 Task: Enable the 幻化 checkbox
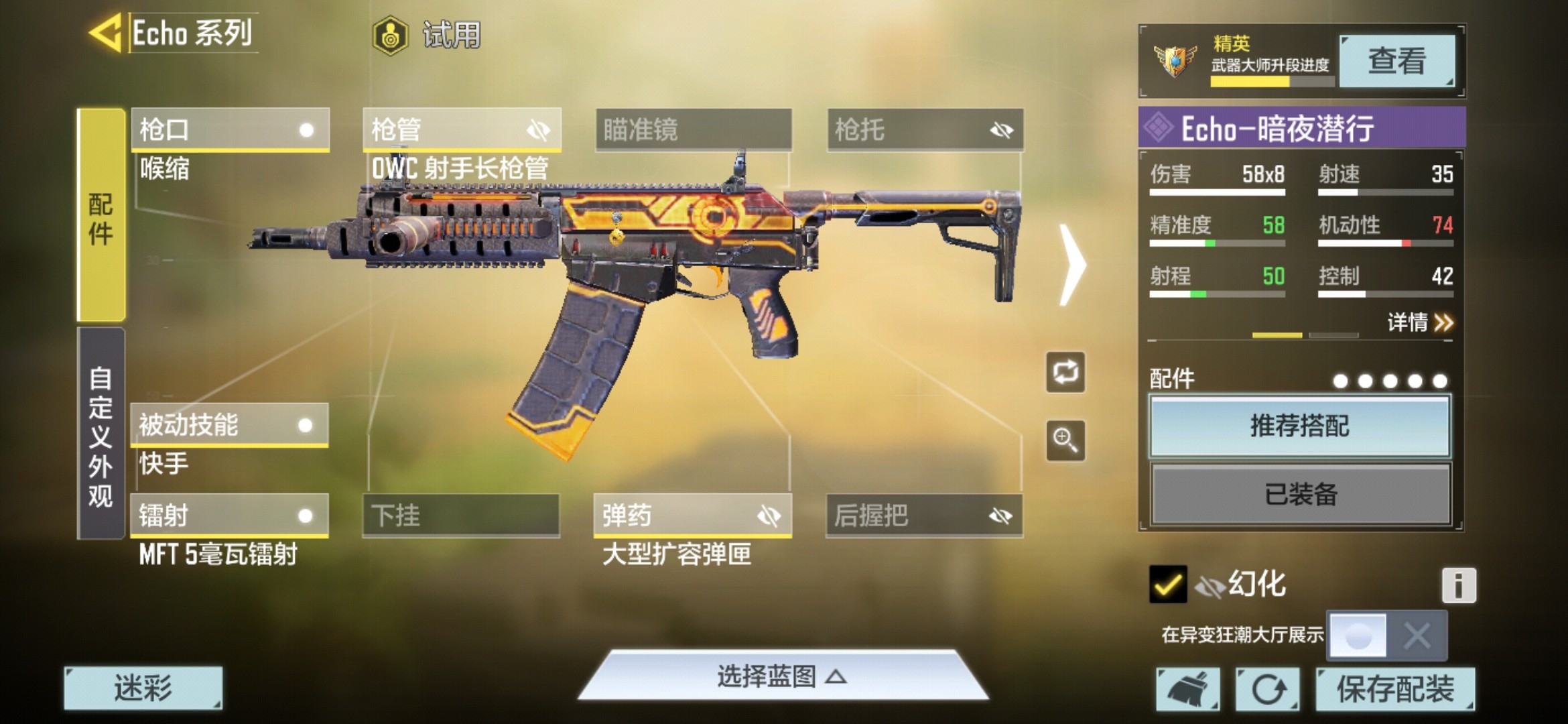(x=1169, y=584)
